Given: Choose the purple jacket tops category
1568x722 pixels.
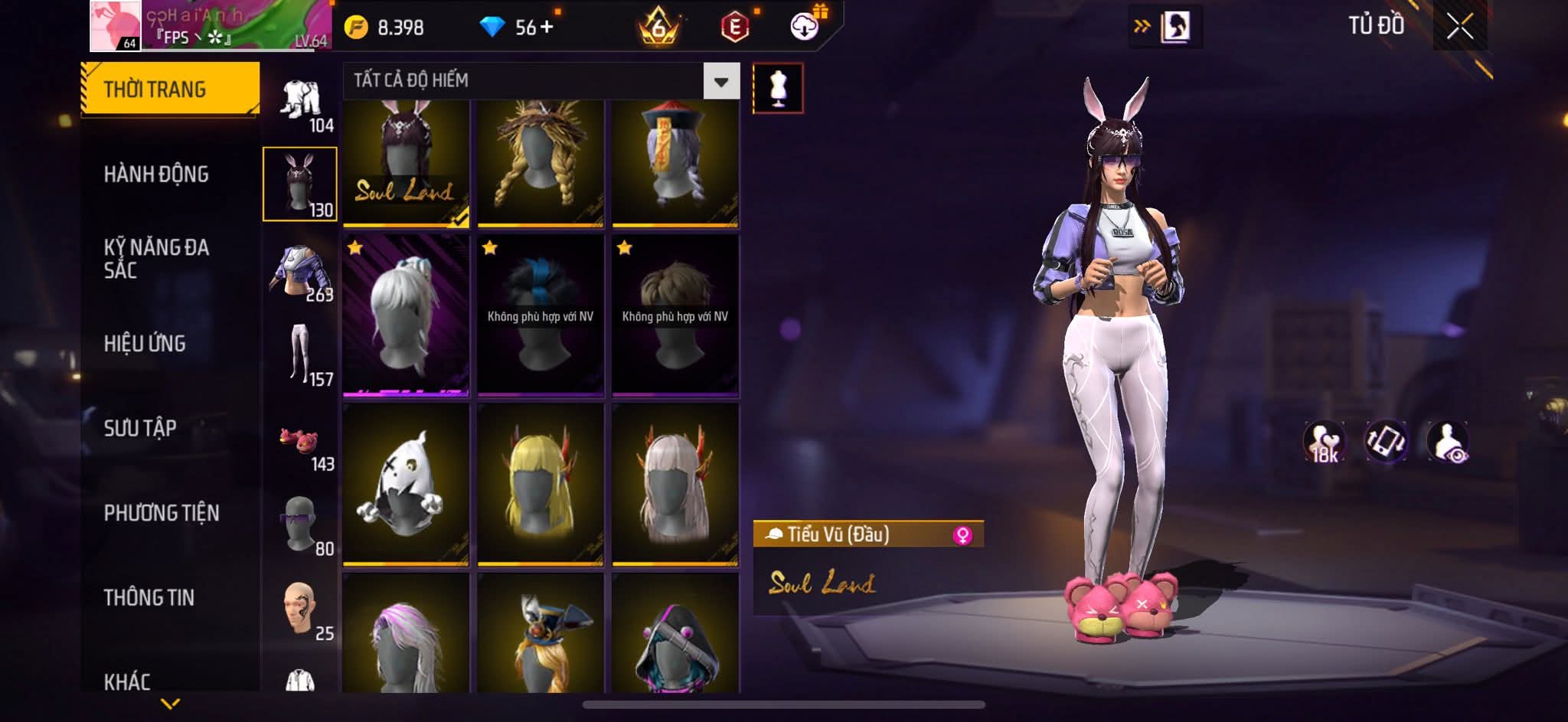Looking at the screenshot, I should point(301,274).
